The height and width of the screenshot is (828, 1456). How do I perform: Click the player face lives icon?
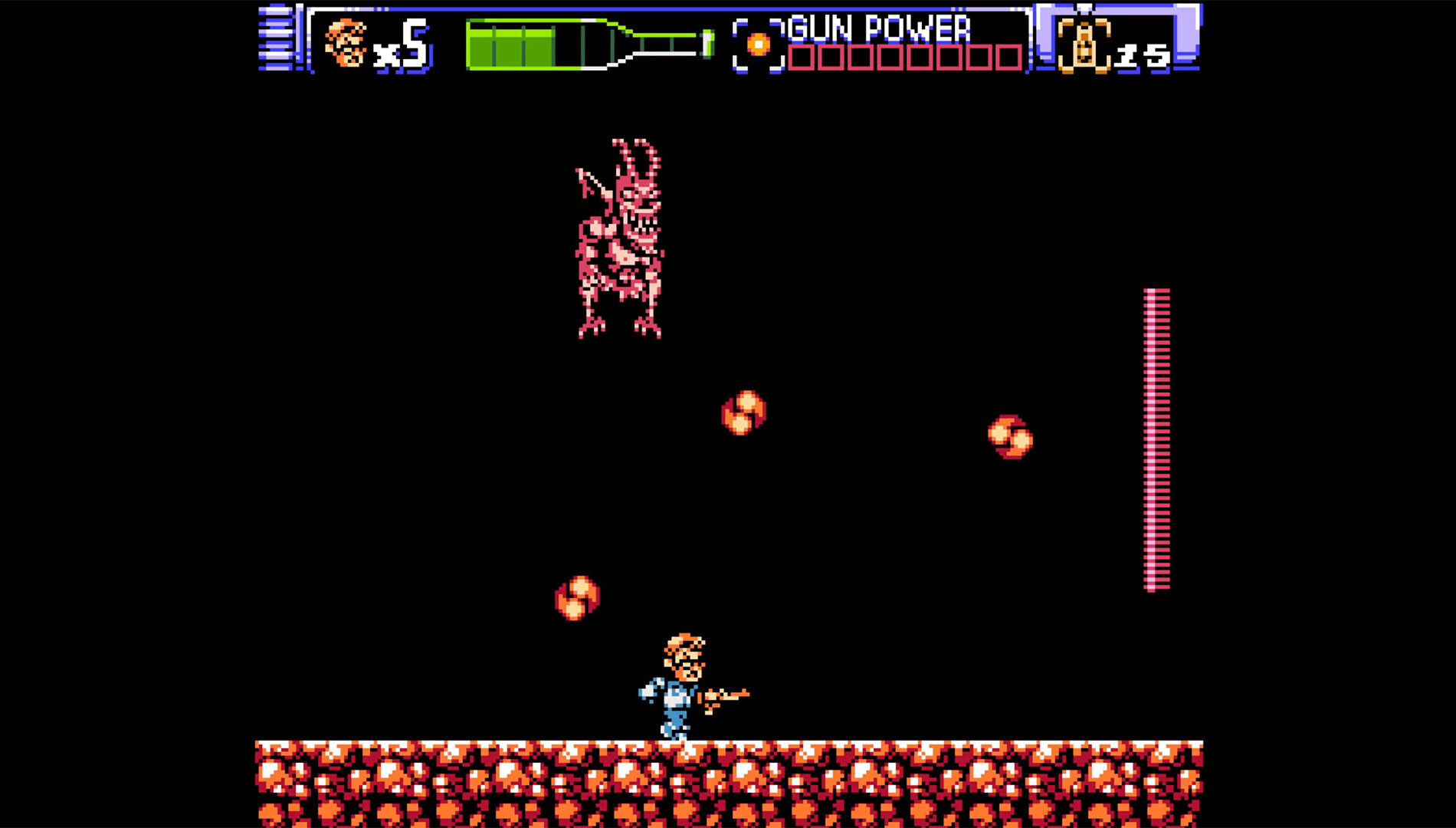click(x=346, y=42)
